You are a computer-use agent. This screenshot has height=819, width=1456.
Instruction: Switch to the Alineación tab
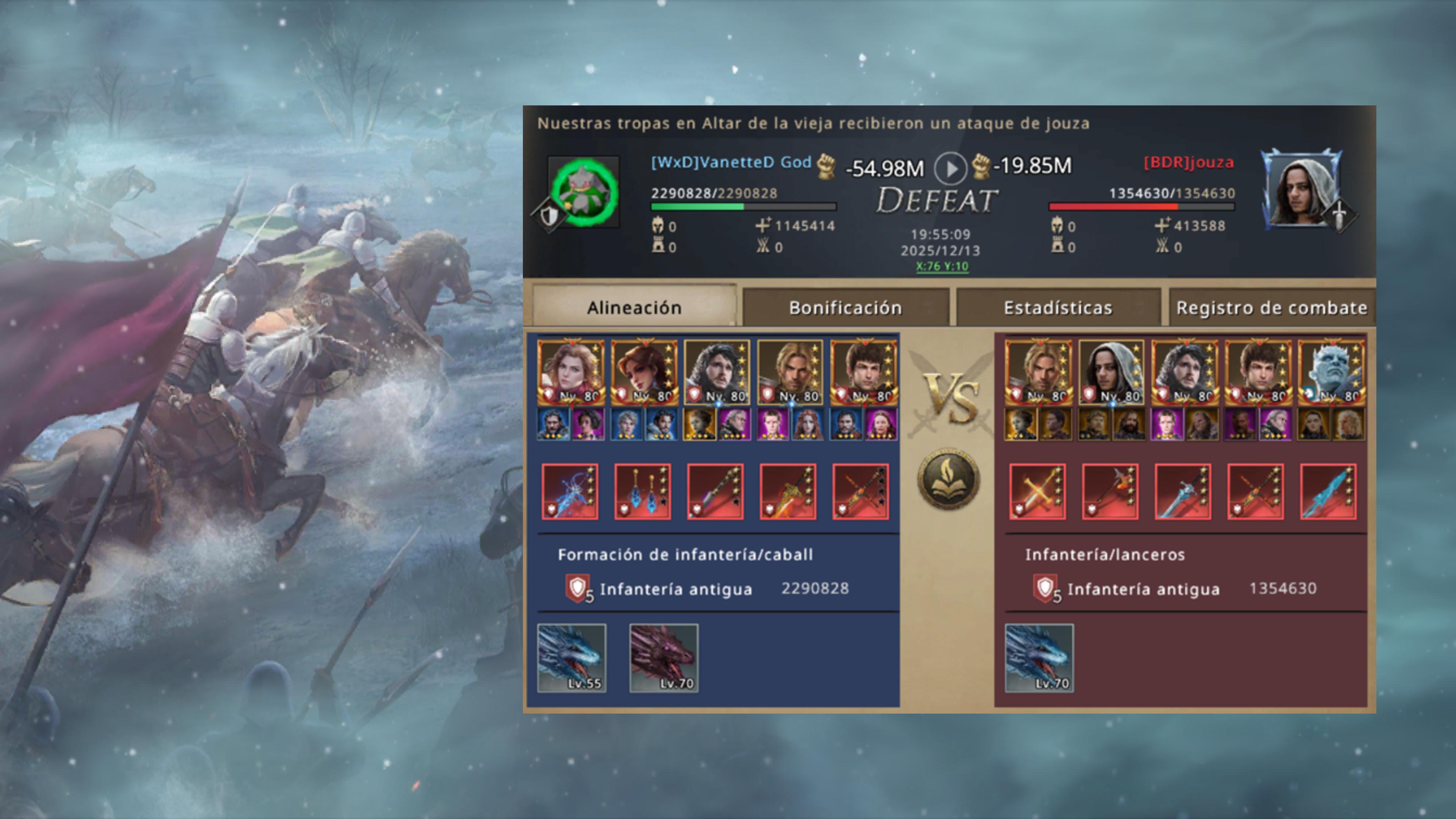[x=634, y=307]
